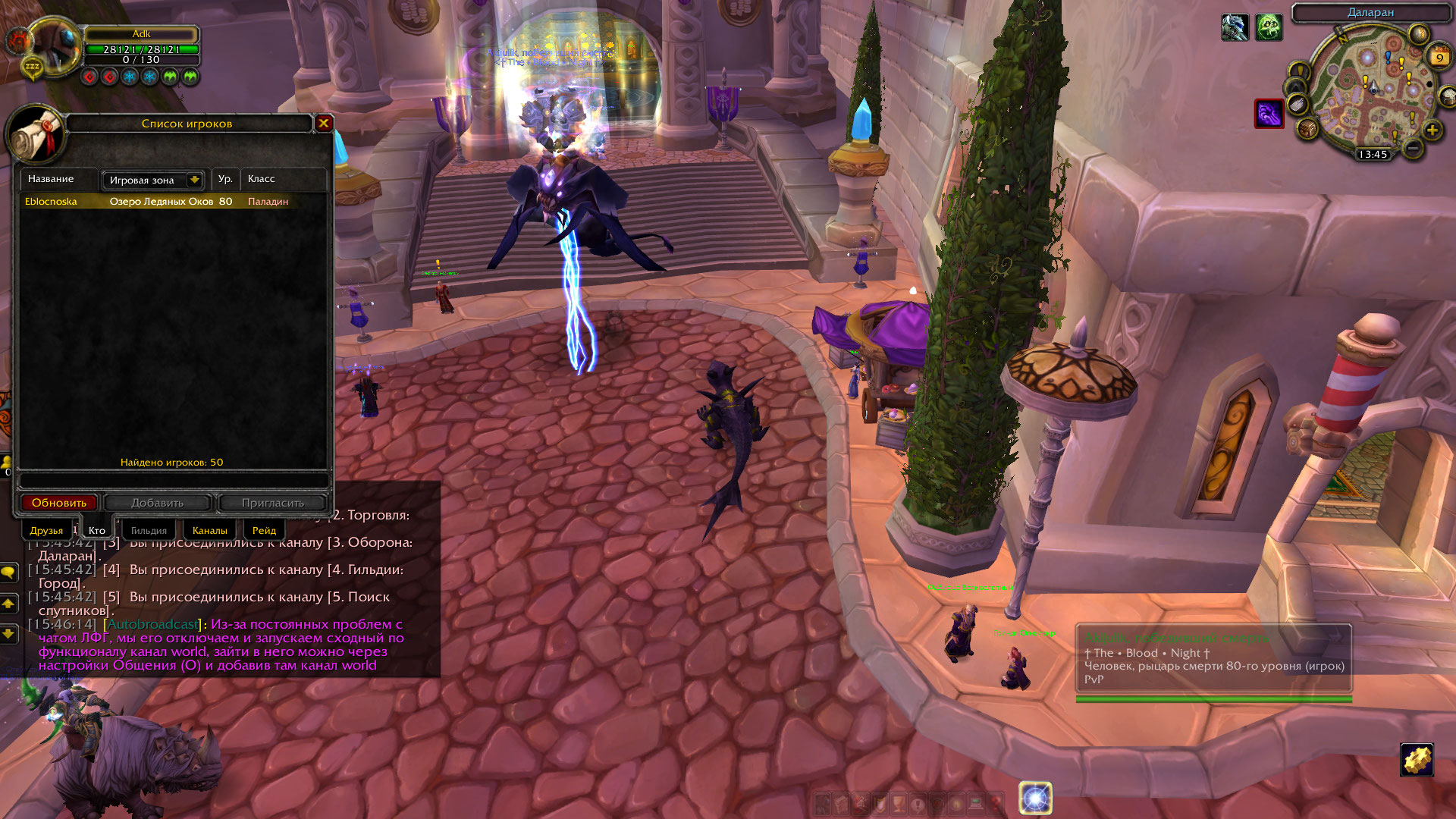
Task: Click the green skull buff icon
Action: pyautogui.click(x=1268, y=28)
